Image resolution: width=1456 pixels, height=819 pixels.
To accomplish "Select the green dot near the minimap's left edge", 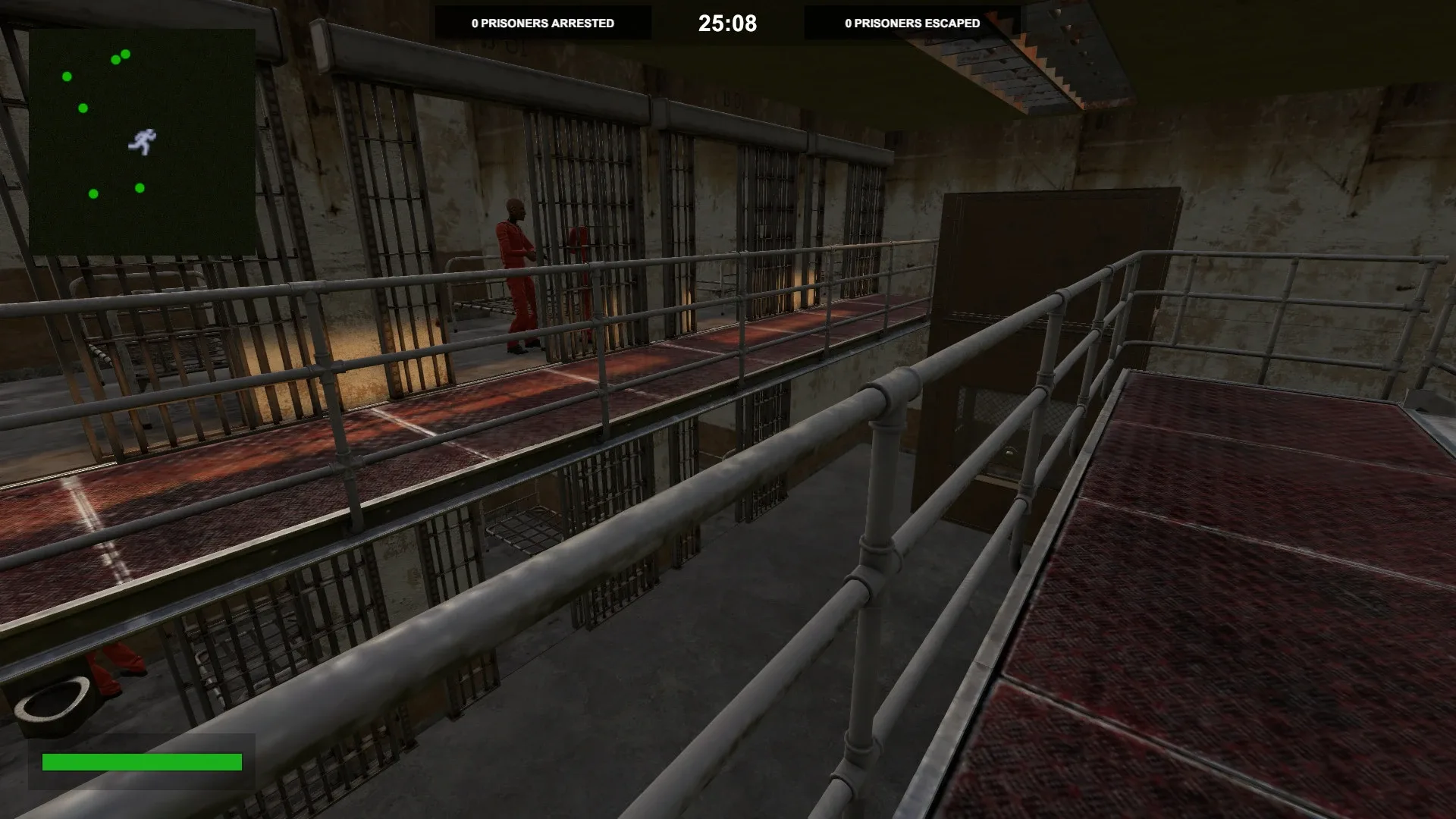I will pos(67,77).
